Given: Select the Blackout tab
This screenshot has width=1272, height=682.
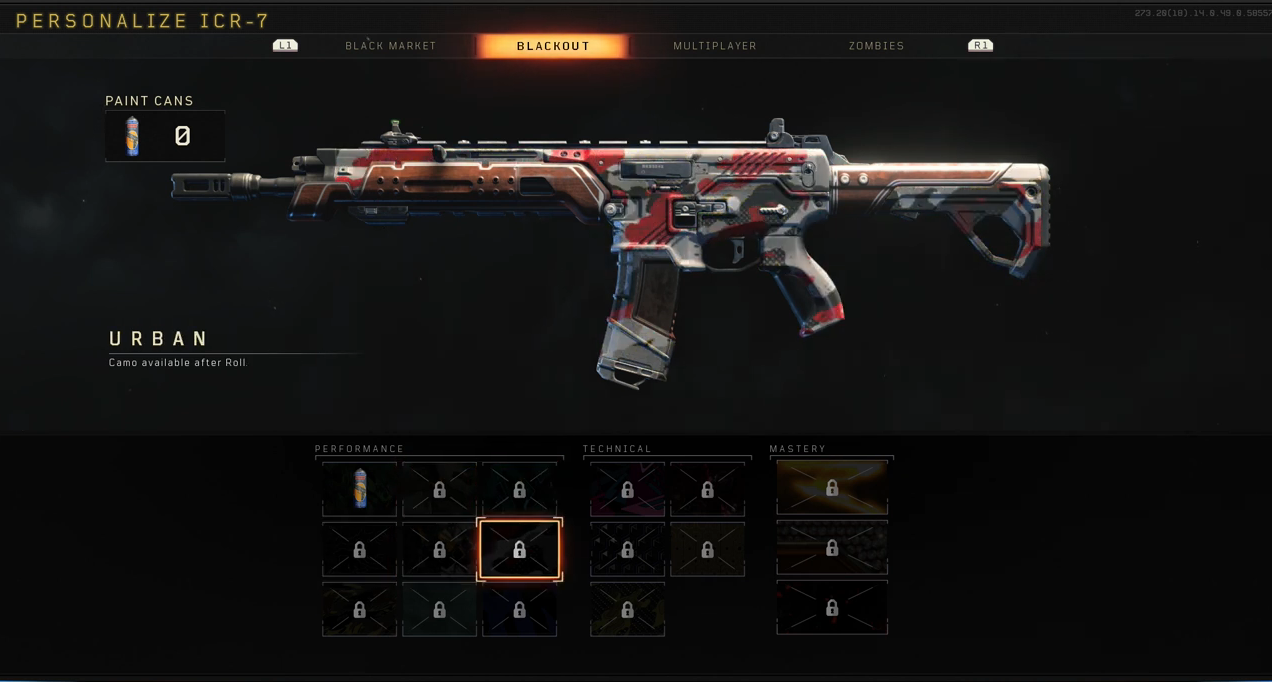Looking at the screenshot, I should point(553,46).
